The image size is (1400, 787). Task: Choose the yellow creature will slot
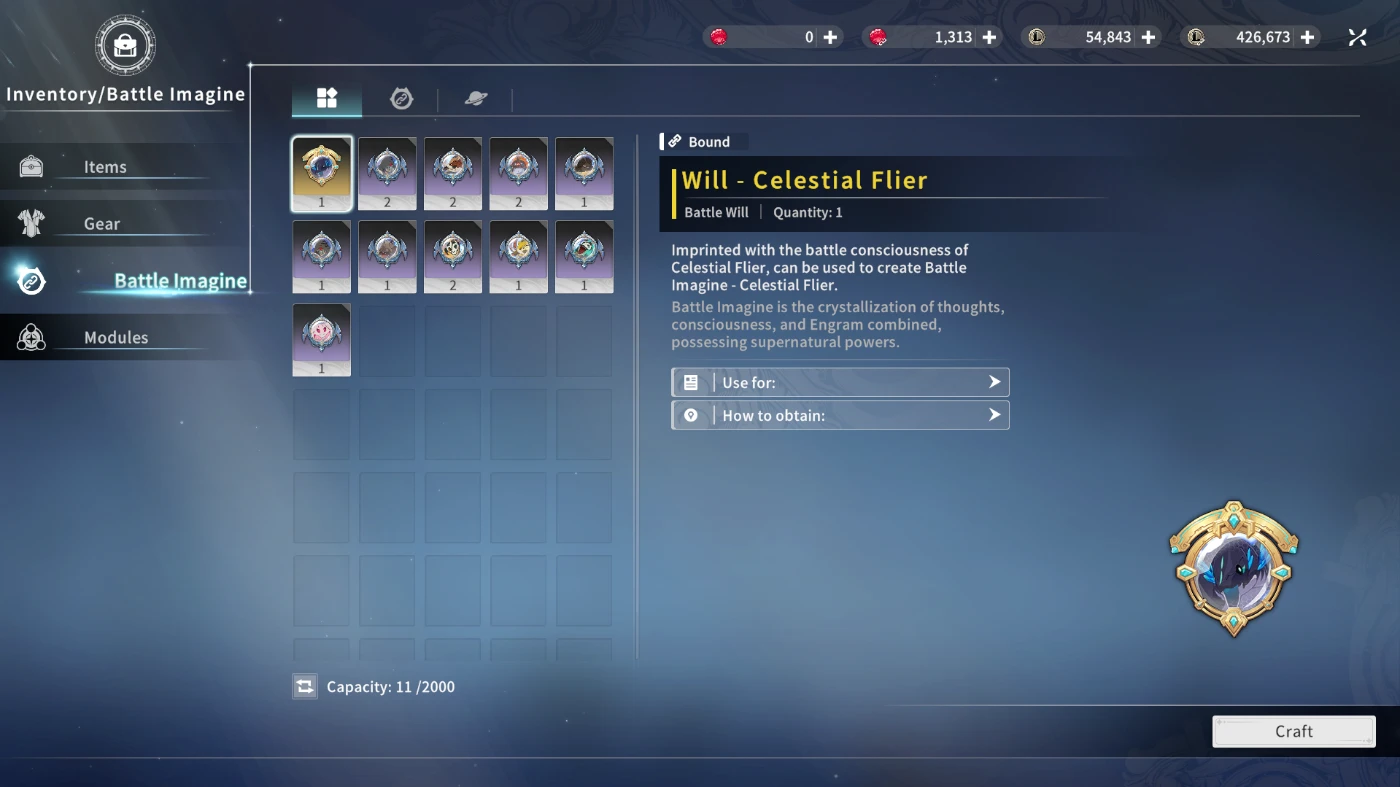[x=519, y=257]
